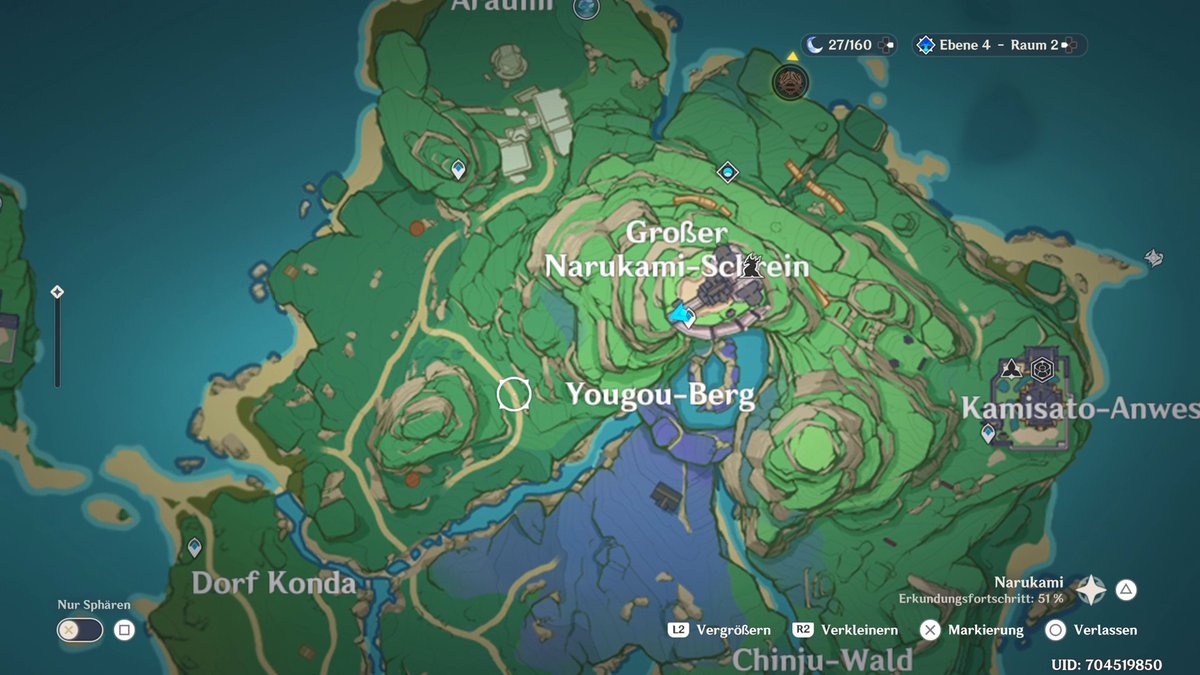Open the Narukami region selector star icon

coord(1090,590)
